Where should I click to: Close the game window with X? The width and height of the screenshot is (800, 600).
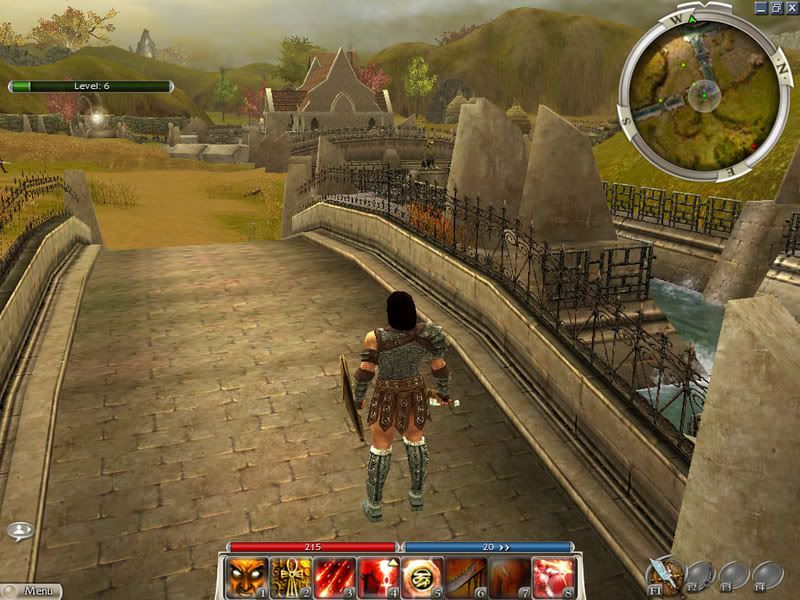pyautogui.click(x=790, y=7)
